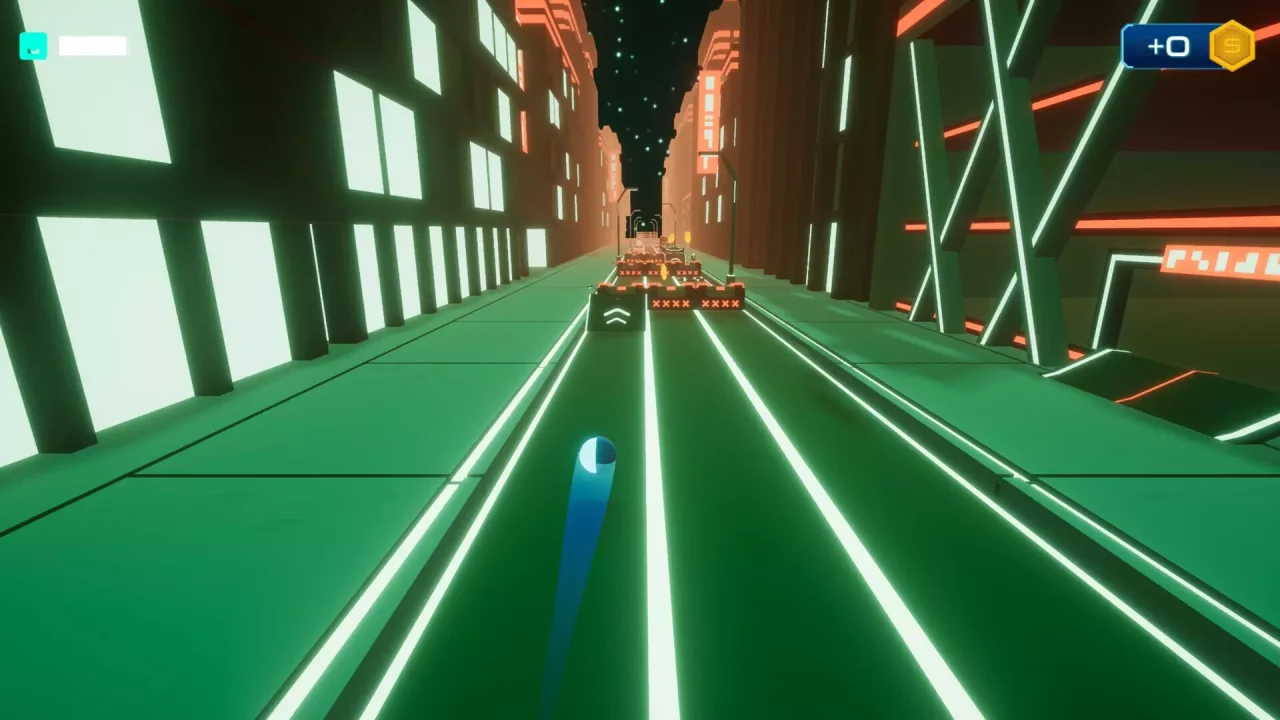Click the hexagonal coin emblem to toggle currency display
This screenshot has height=720, width=1280.
point(1231,45)
